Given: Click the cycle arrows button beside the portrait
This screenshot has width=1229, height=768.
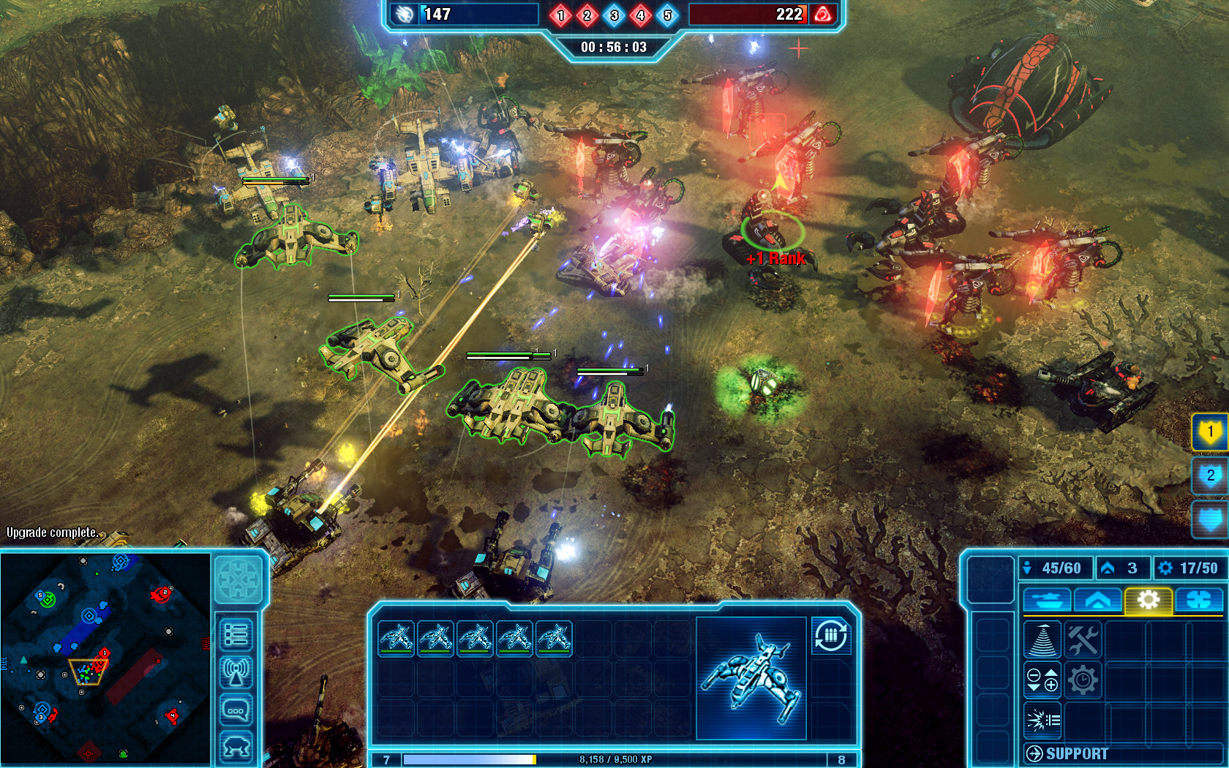Looking at the screenshot, I should click(x=830, y=636).
